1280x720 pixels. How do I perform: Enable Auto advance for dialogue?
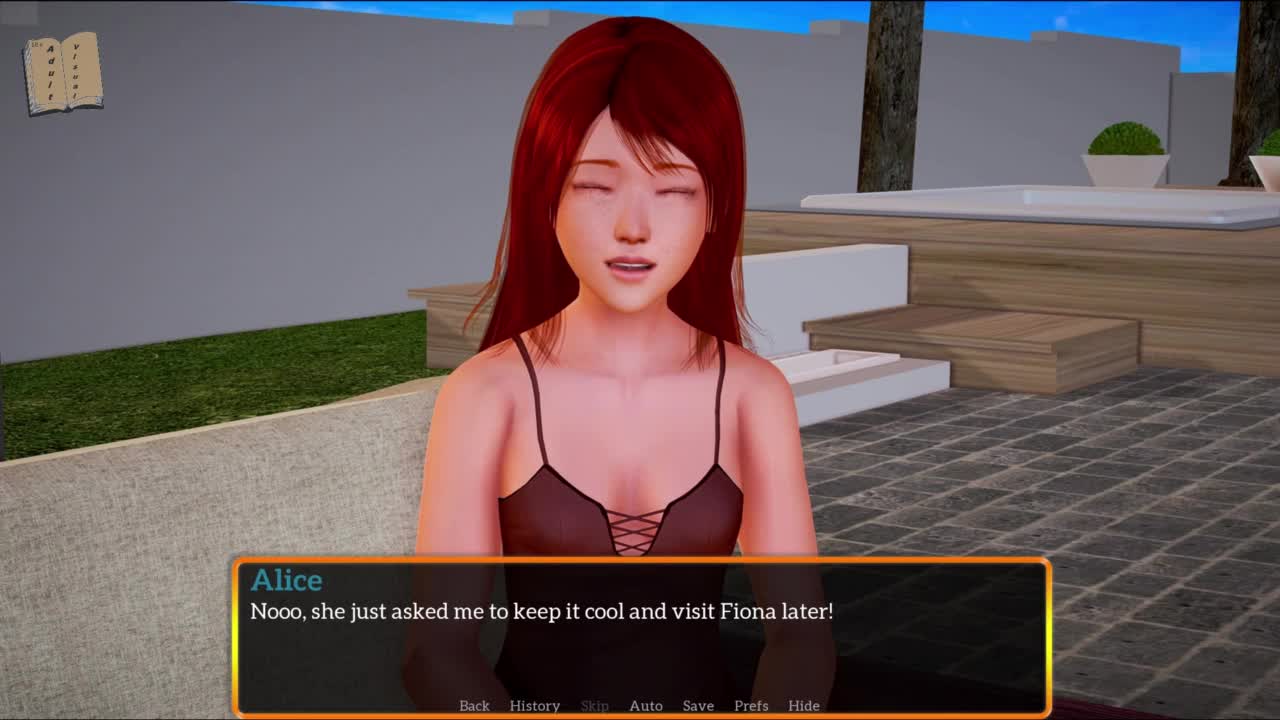tap(645, 705)
